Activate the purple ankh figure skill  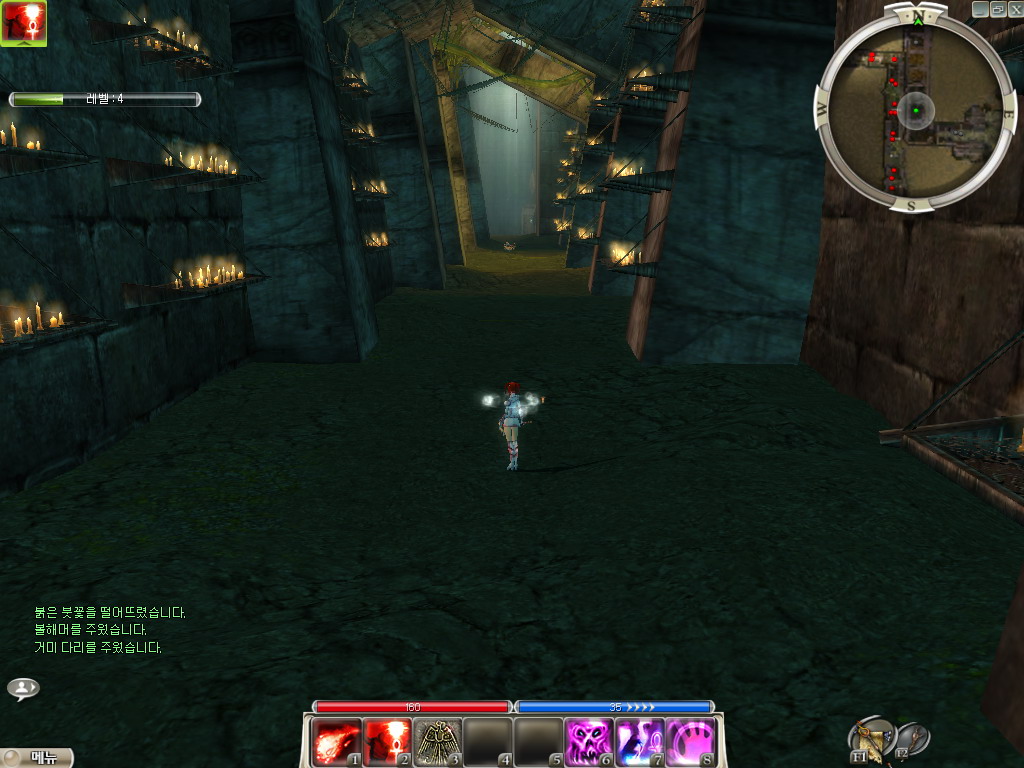640,742
